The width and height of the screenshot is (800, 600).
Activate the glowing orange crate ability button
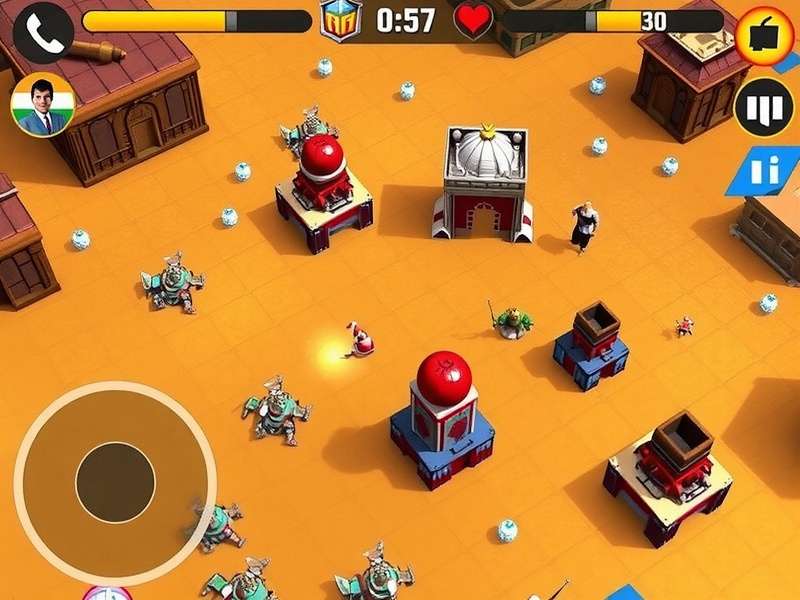click(x=765, y=35)
